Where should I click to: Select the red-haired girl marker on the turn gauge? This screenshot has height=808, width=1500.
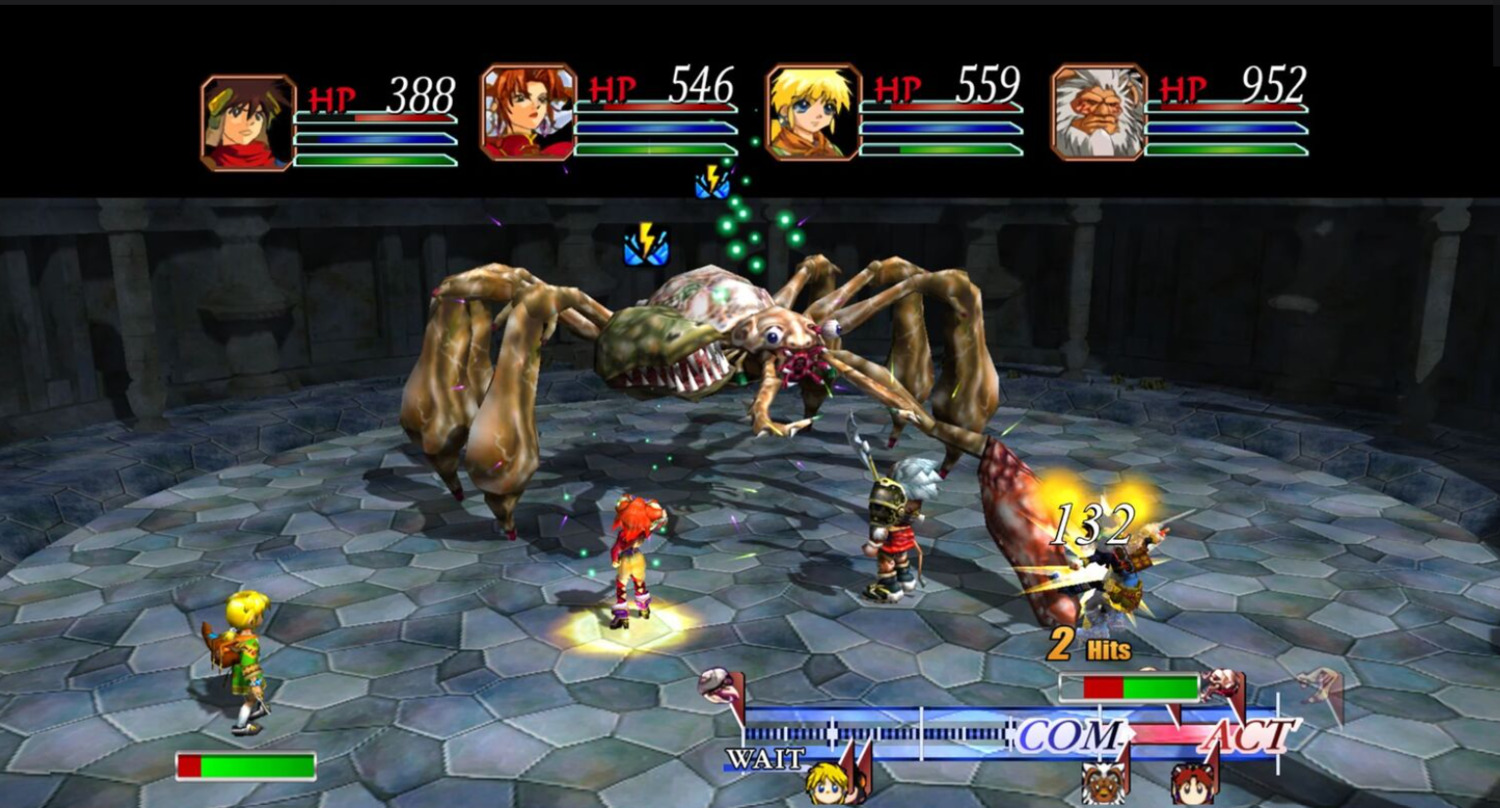click(x=1193, y=782)
